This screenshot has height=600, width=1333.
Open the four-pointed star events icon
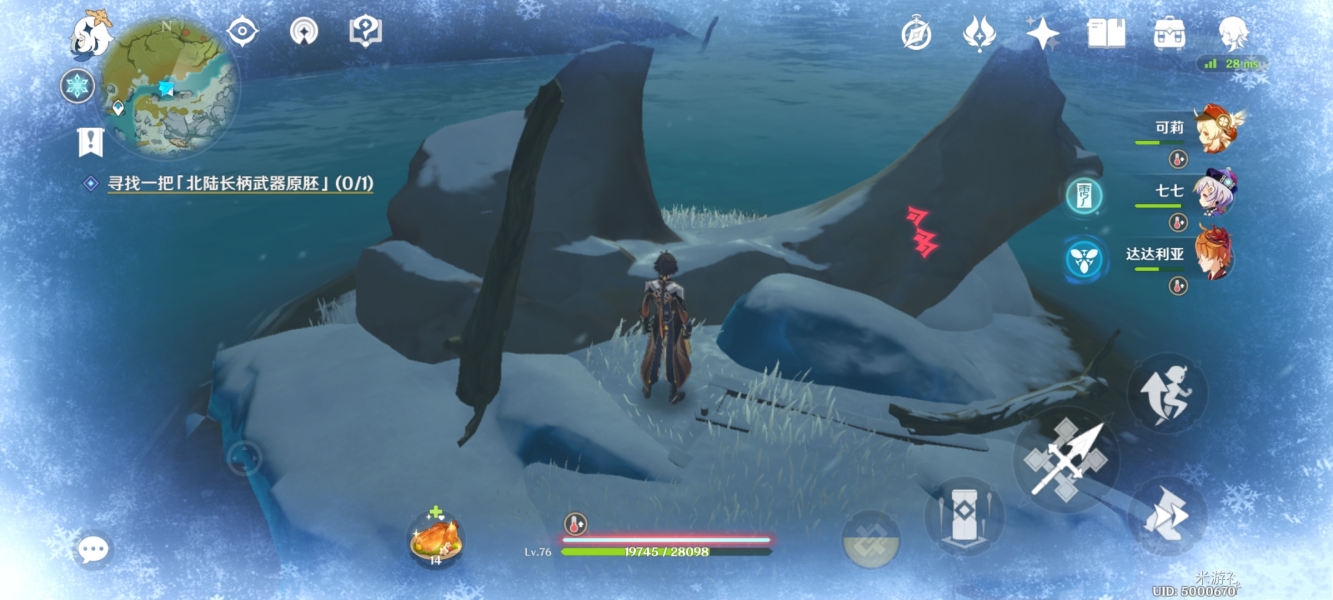[1043, 35]
